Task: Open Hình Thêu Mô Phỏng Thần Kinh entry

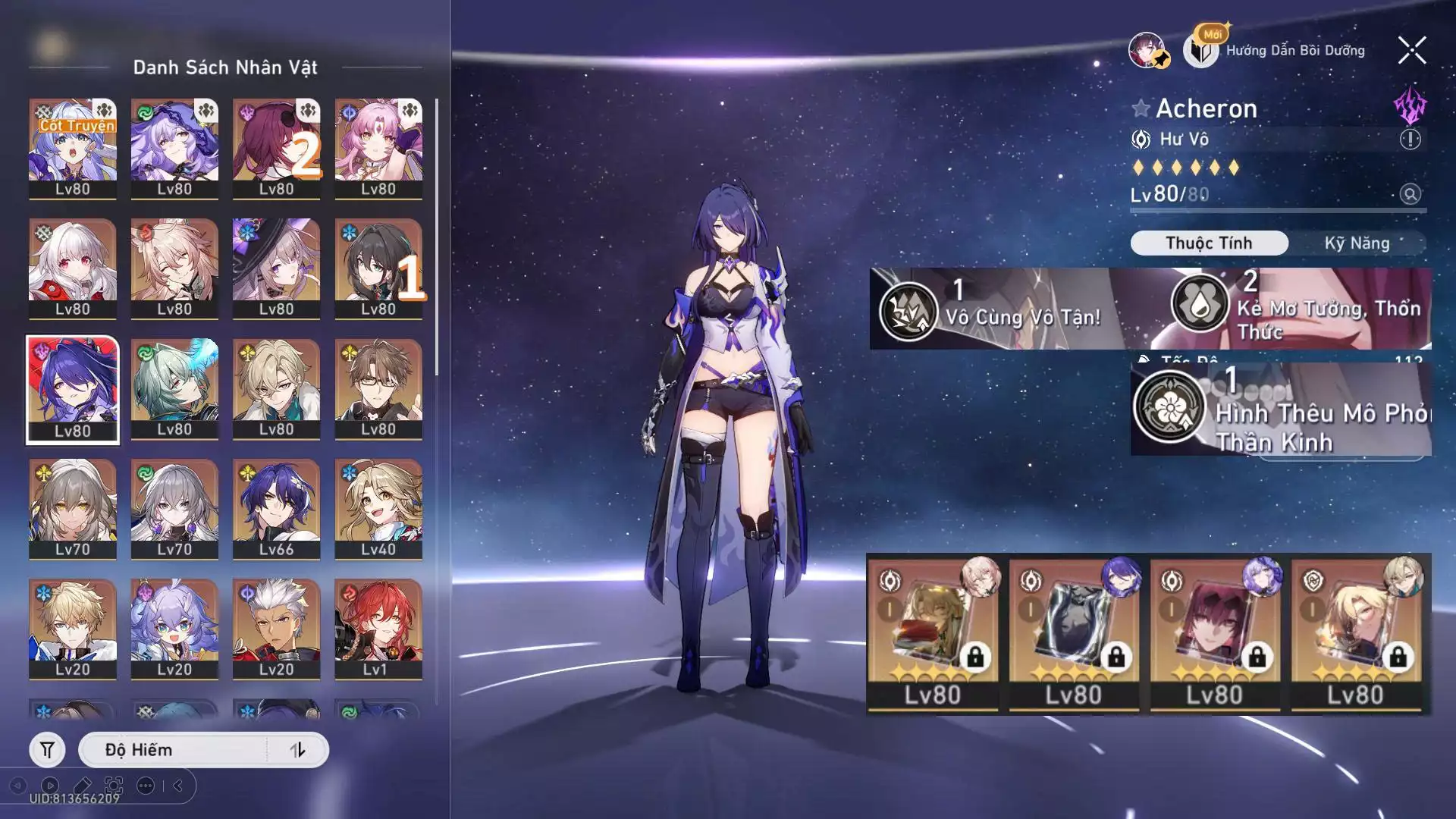Action: [x=1282, y=412]
